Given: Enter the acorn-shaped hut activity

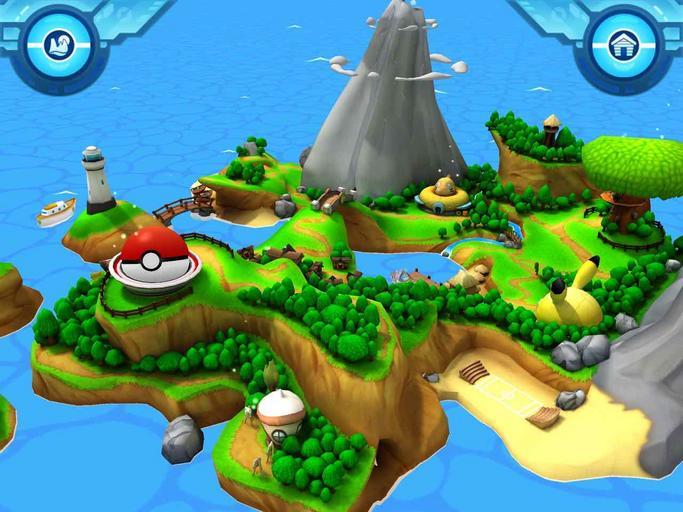Looking at the screenshot, I should (280, 411).
